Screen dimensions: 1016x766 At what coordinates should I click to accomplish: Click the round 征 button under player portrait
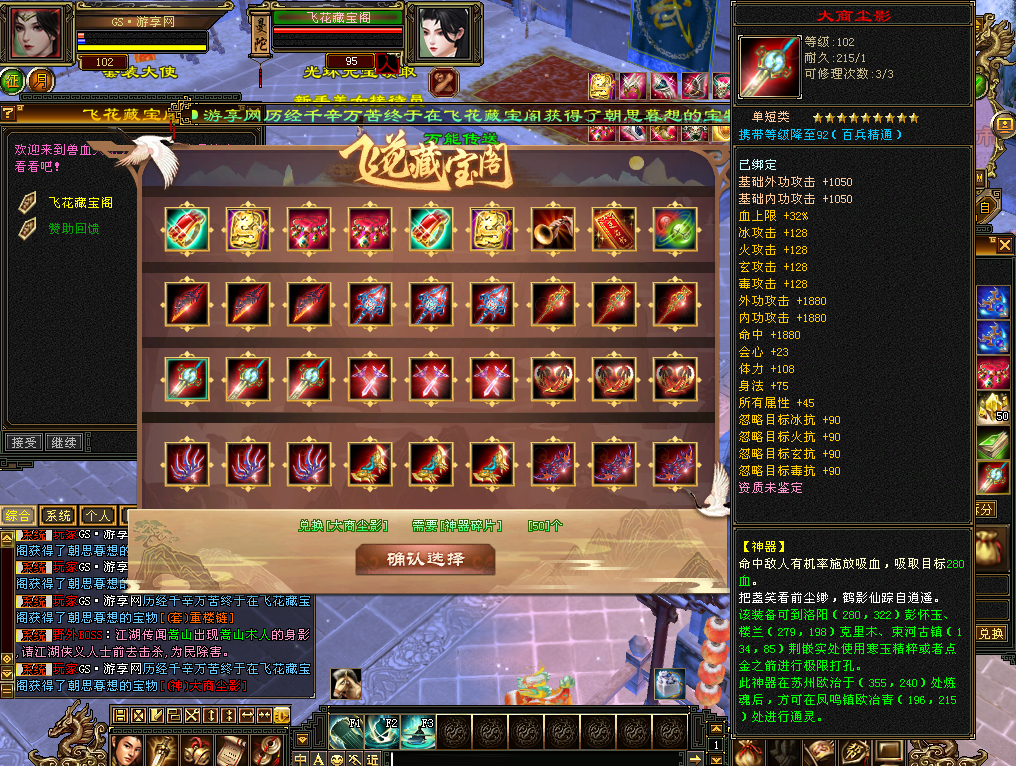pyautogui.click(x=13, y=80)
